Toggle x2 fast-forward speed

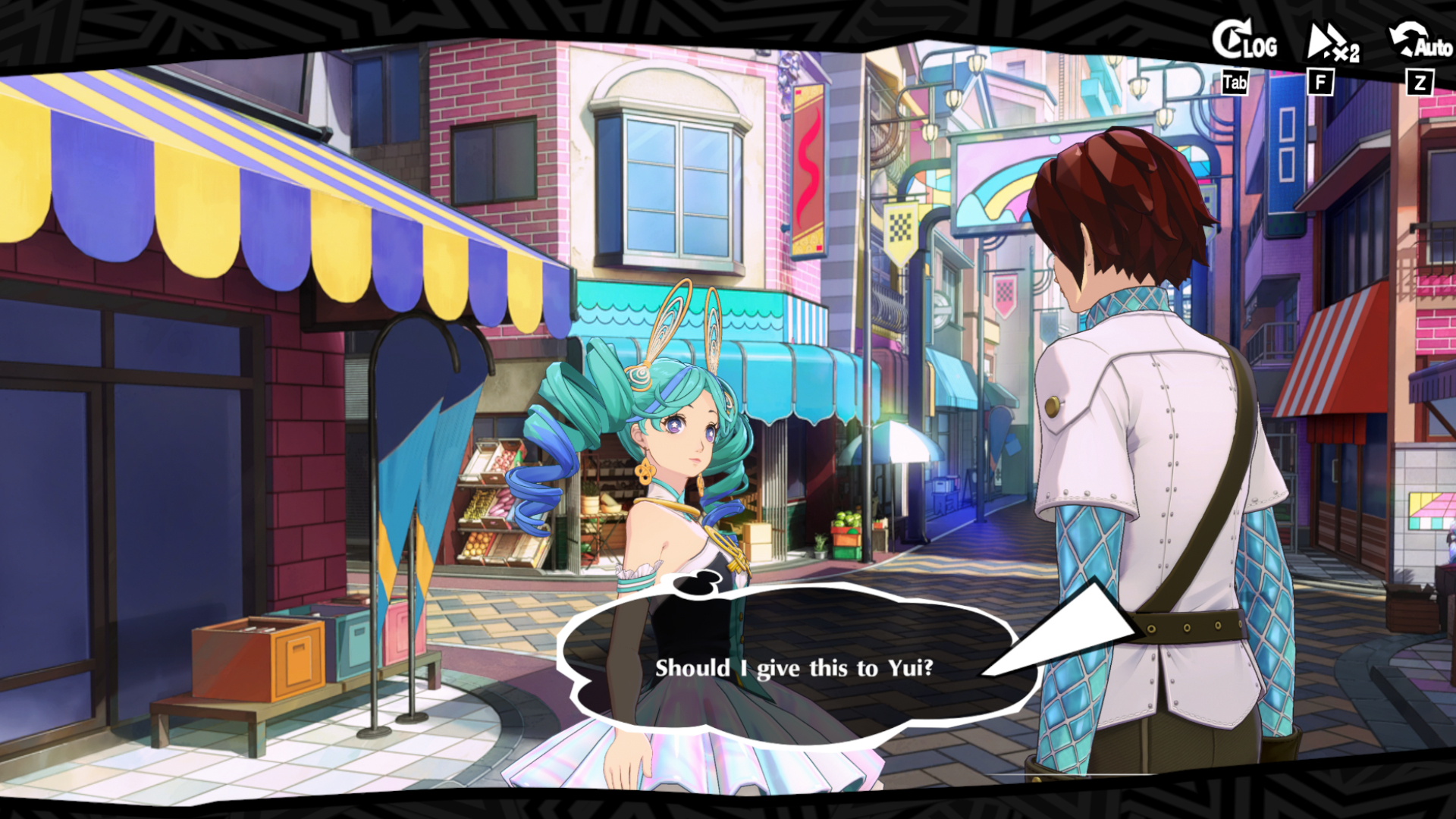[1332, 44]
